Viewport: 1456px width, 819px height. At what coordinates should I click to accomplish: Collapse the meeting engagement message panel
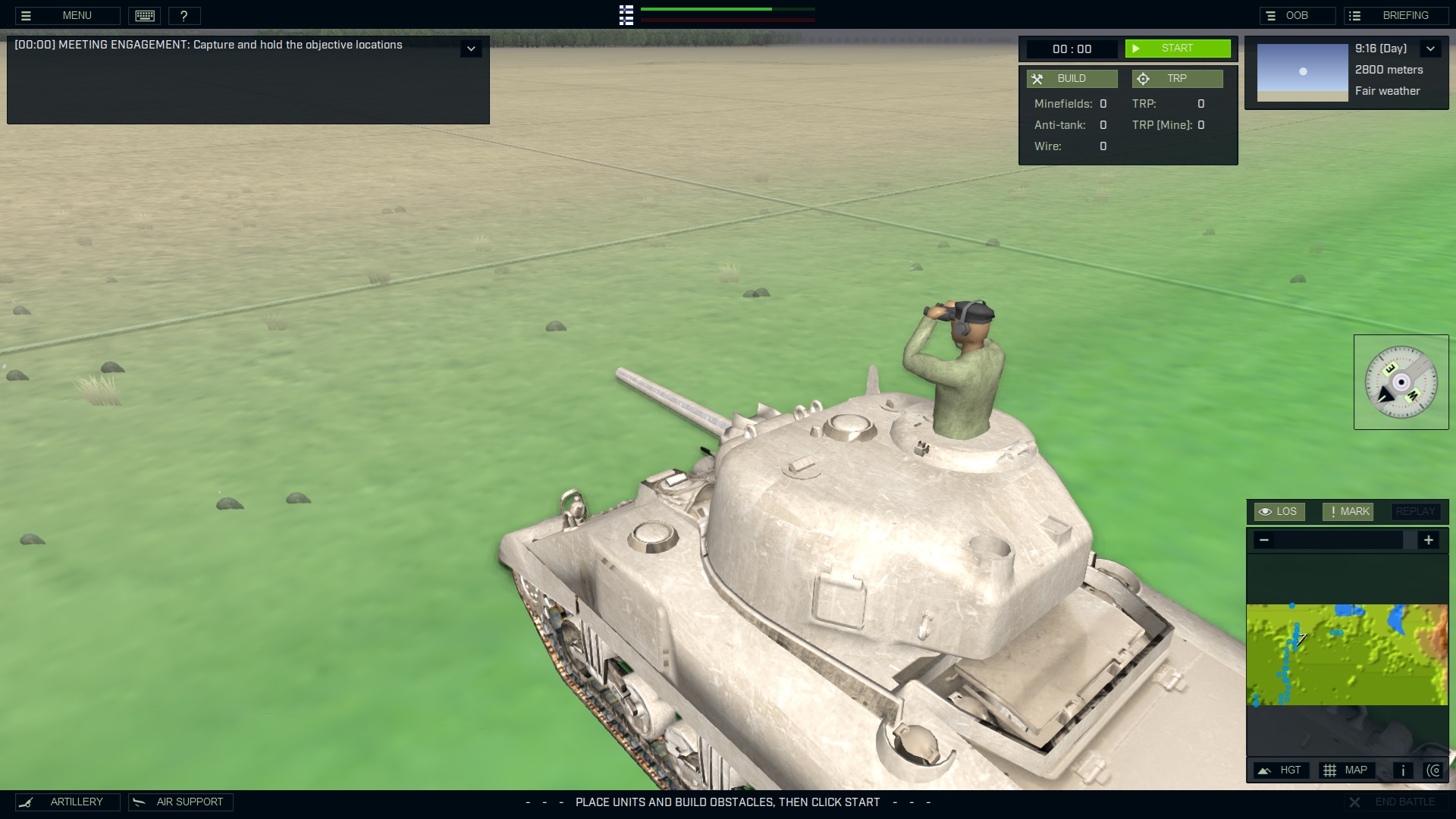(472, 48)
